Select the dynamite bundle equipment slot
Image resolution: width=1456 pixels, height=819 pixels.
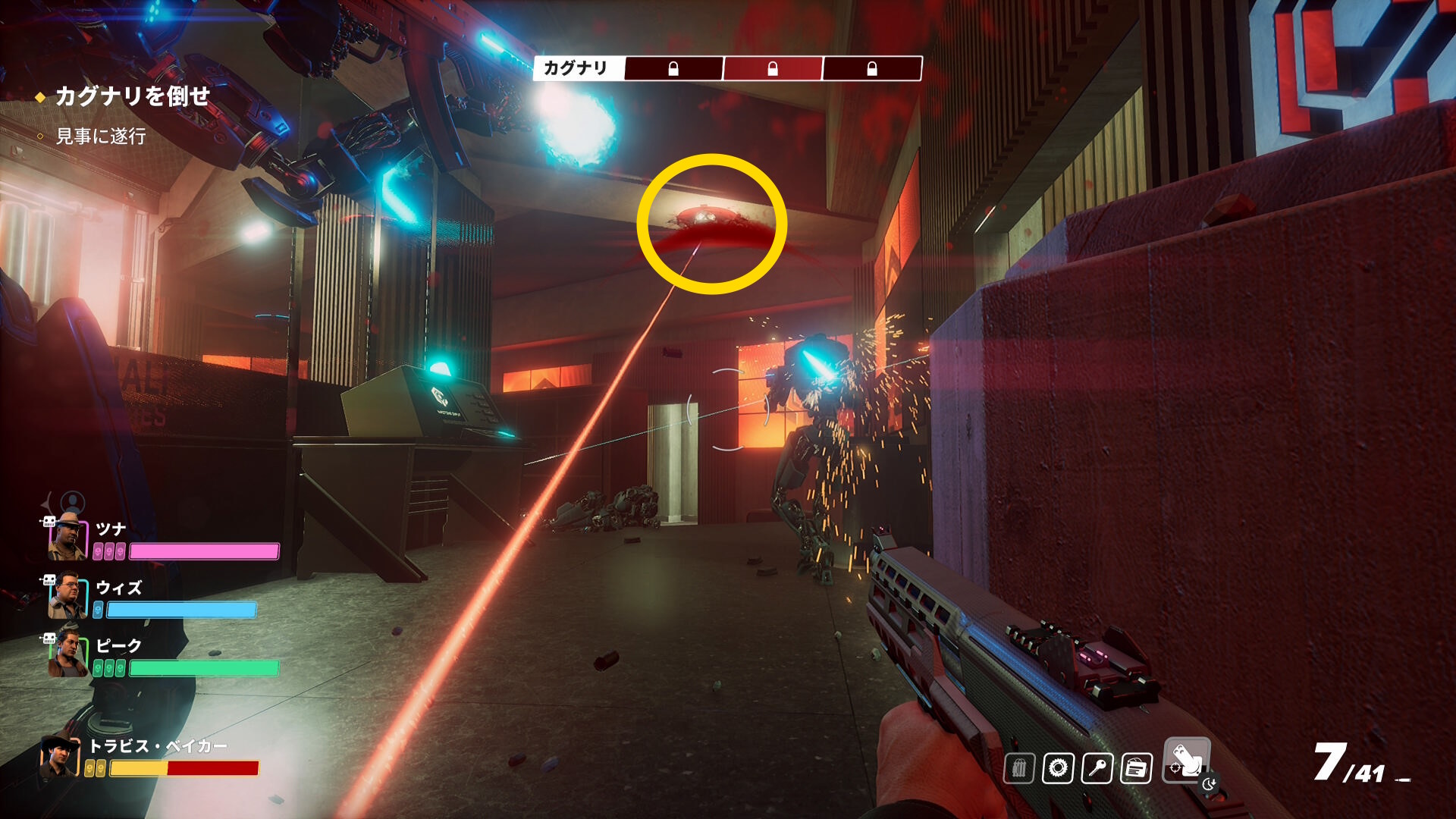click(x=1019, y=768)
